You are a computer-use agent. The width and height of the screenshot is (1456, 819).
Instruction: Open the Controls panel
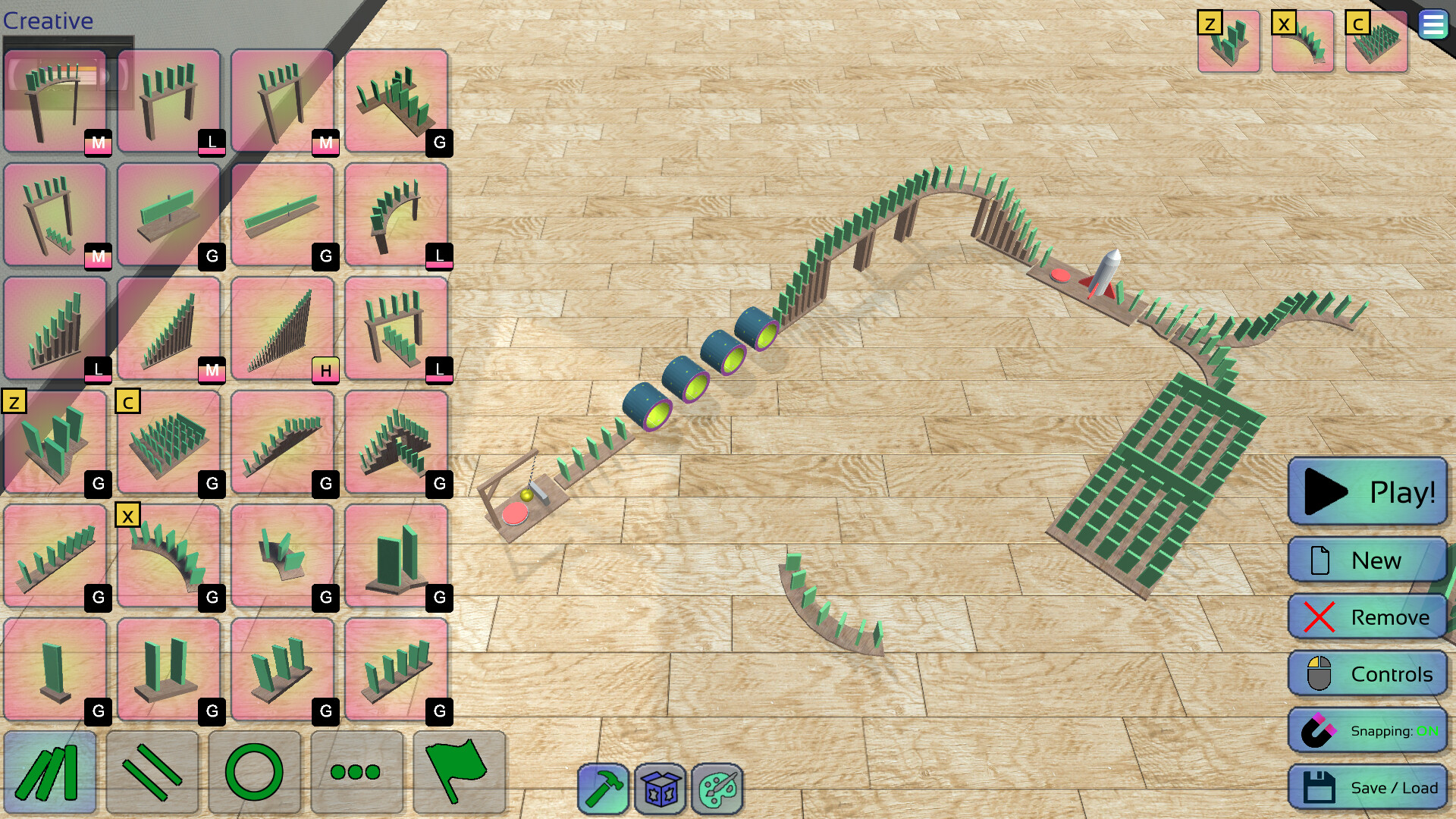click(1367, 674)
